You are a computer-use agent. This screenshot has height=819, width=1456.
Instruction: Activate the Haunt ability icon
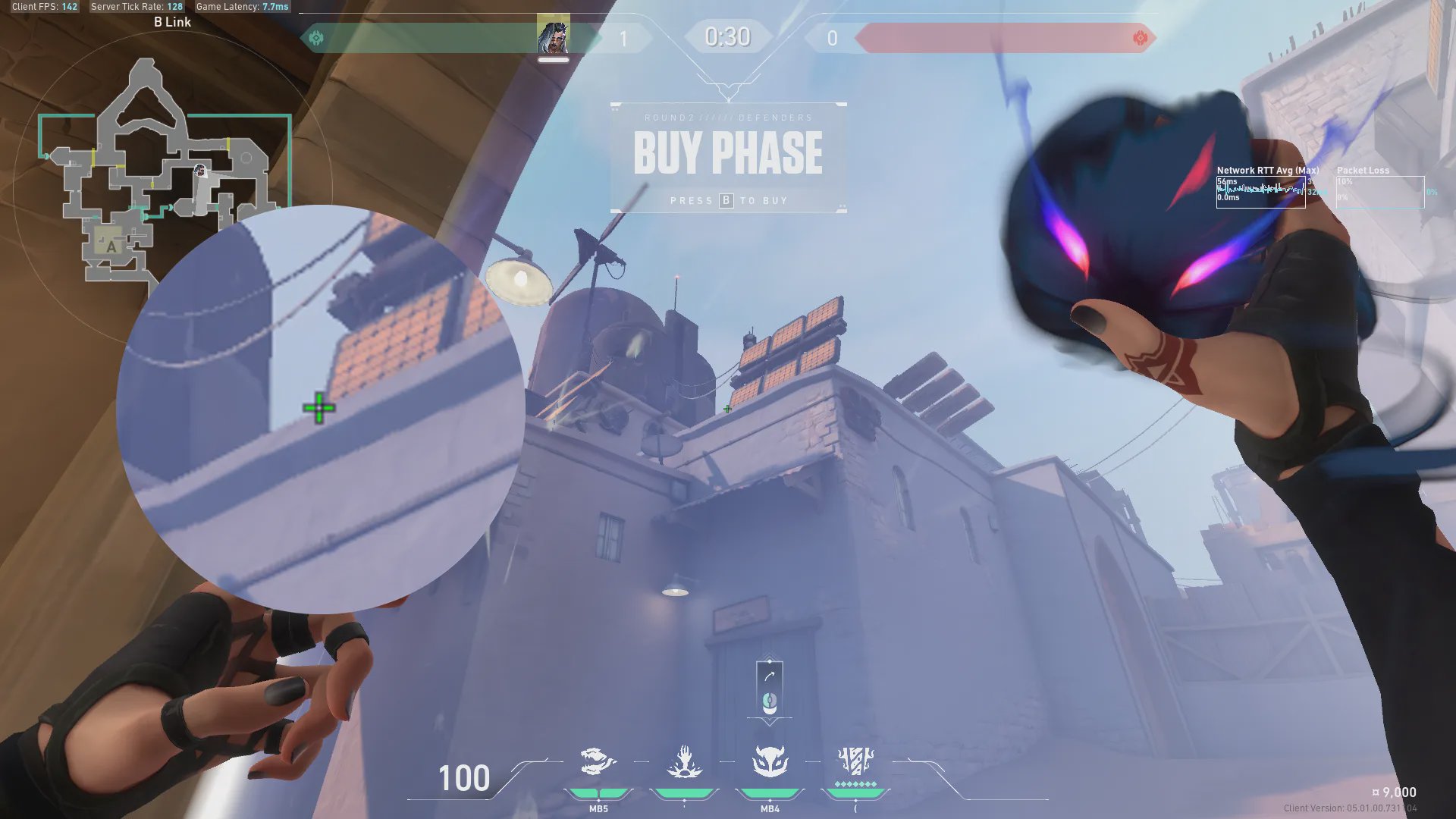tap(770, 761)
